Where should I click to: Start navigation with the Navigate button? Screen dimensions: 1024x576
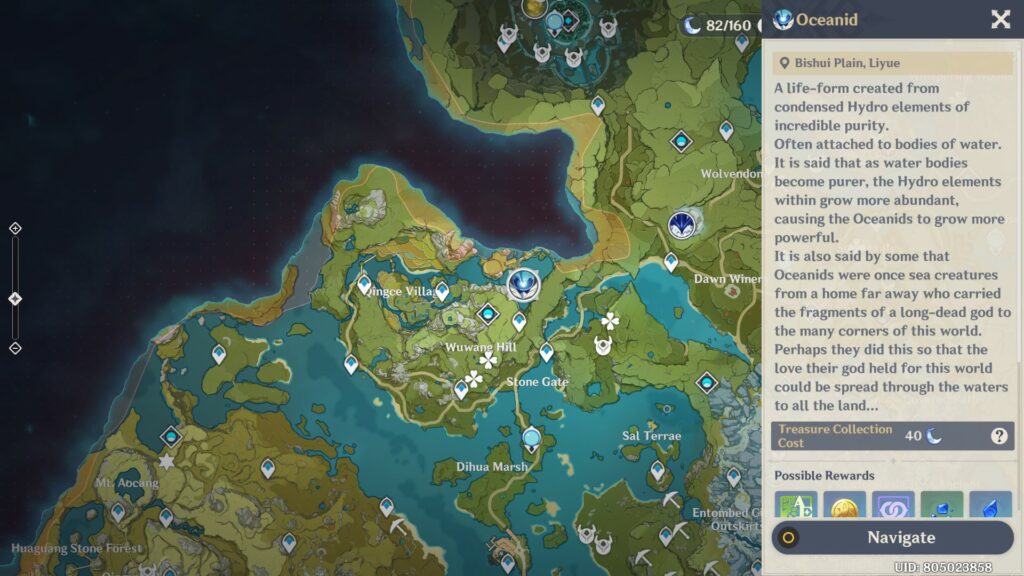pyautogui.click(x=891, y=537)
